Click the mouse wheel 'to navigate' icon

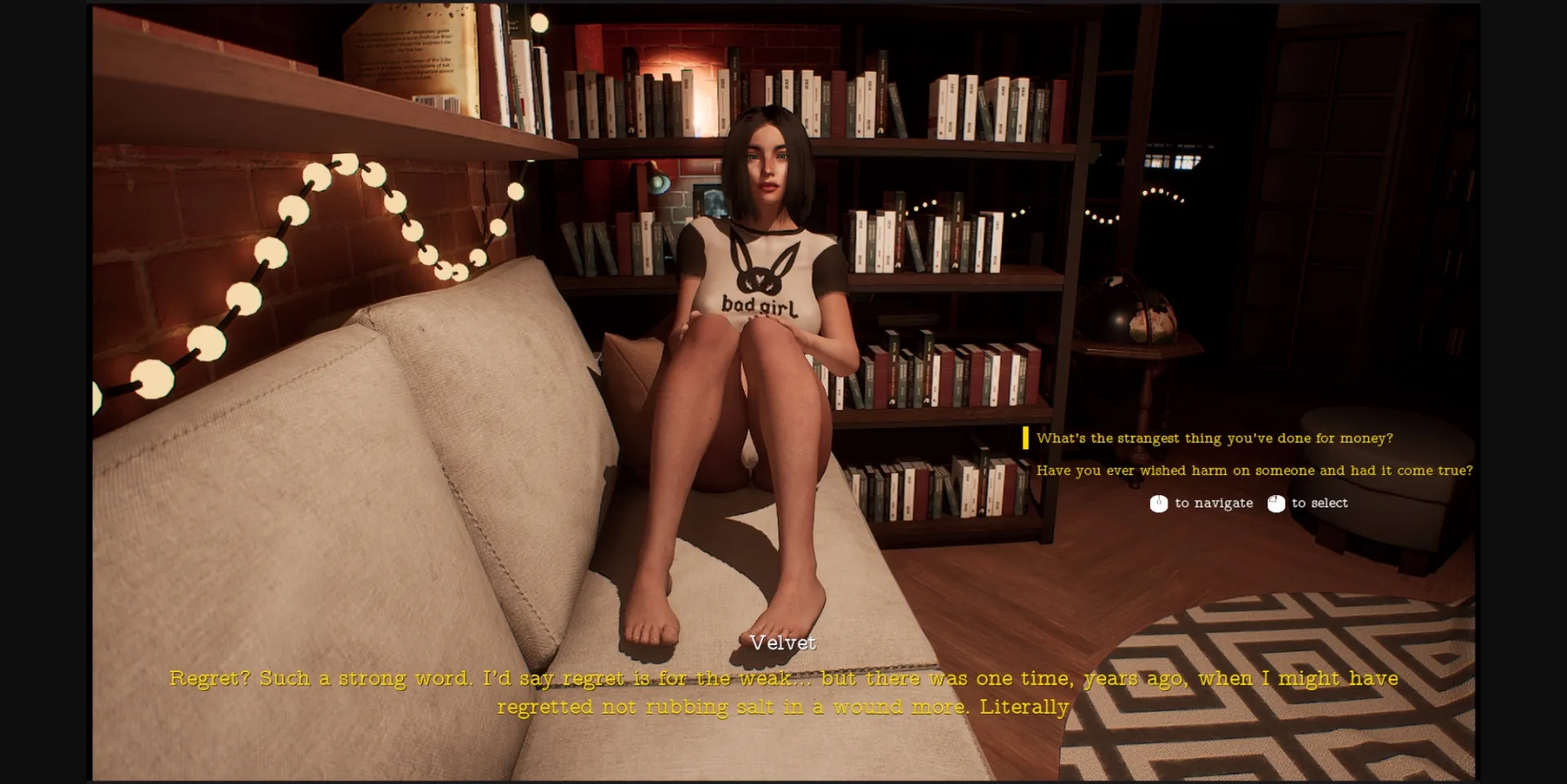(x=1158, y=503)
